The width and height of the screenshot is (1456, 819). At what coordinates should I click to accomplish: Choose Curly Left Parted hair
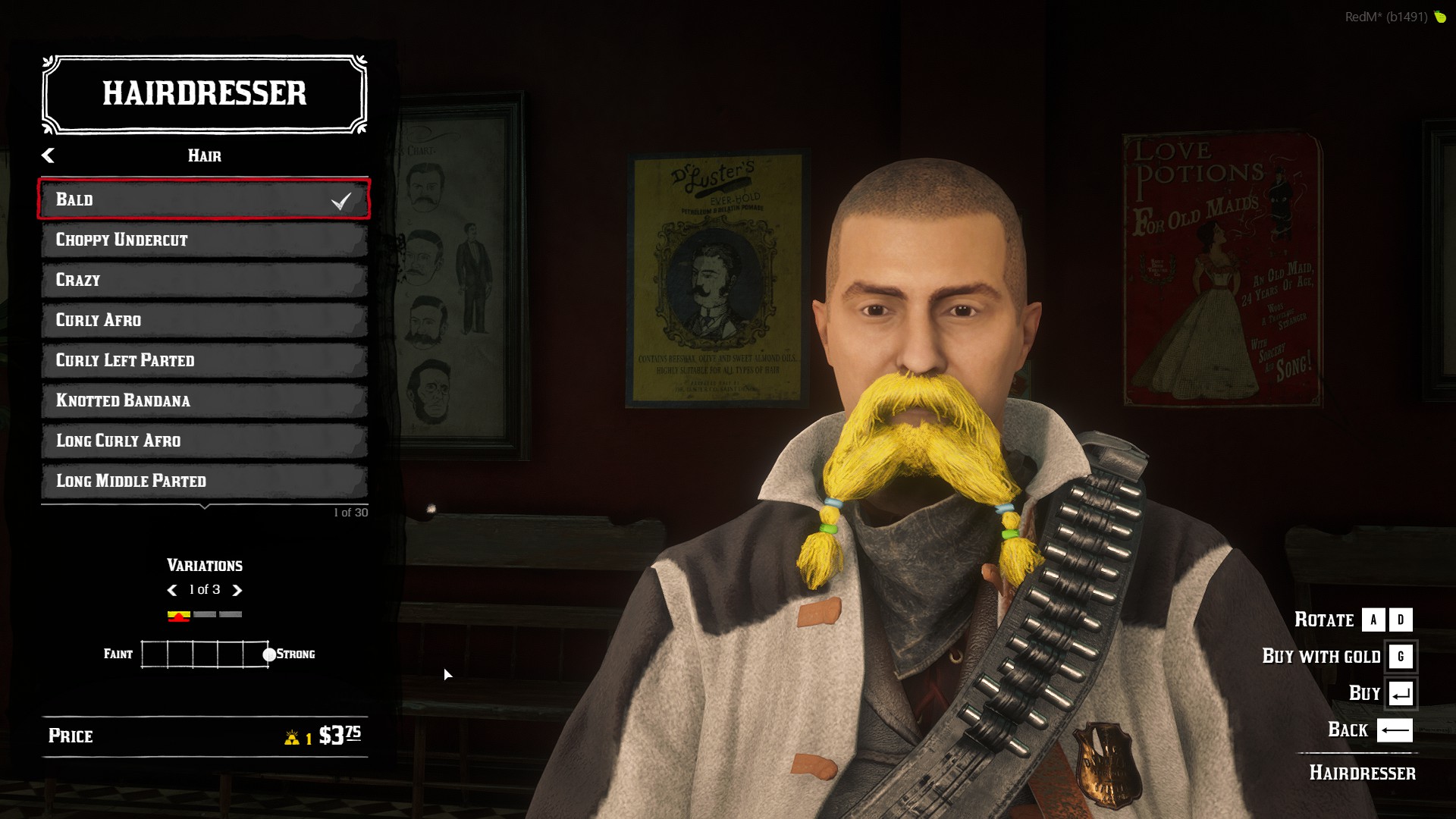click(204, 360)
